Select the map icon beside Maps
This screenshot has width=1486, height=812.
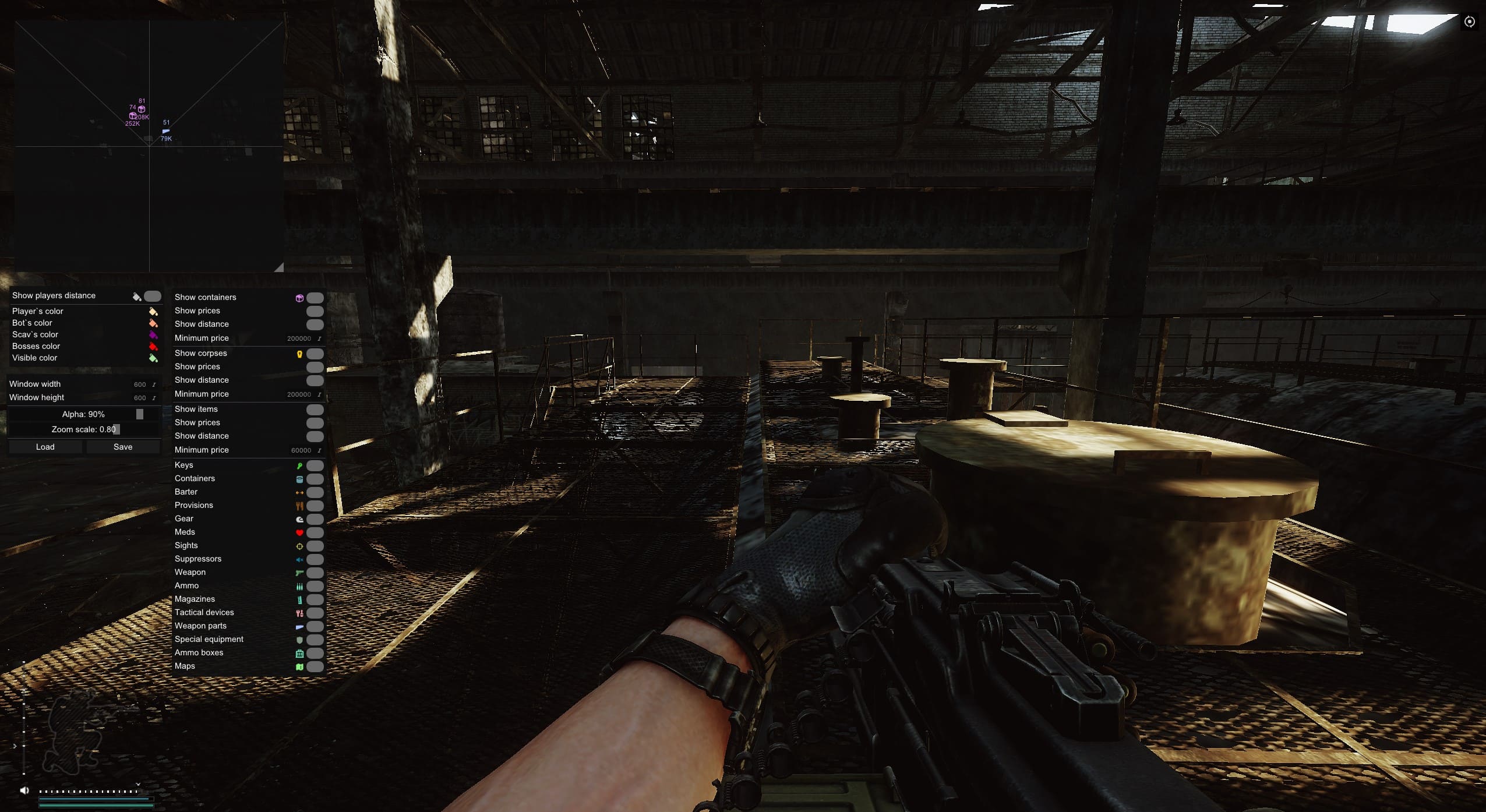tap(299, 666)
